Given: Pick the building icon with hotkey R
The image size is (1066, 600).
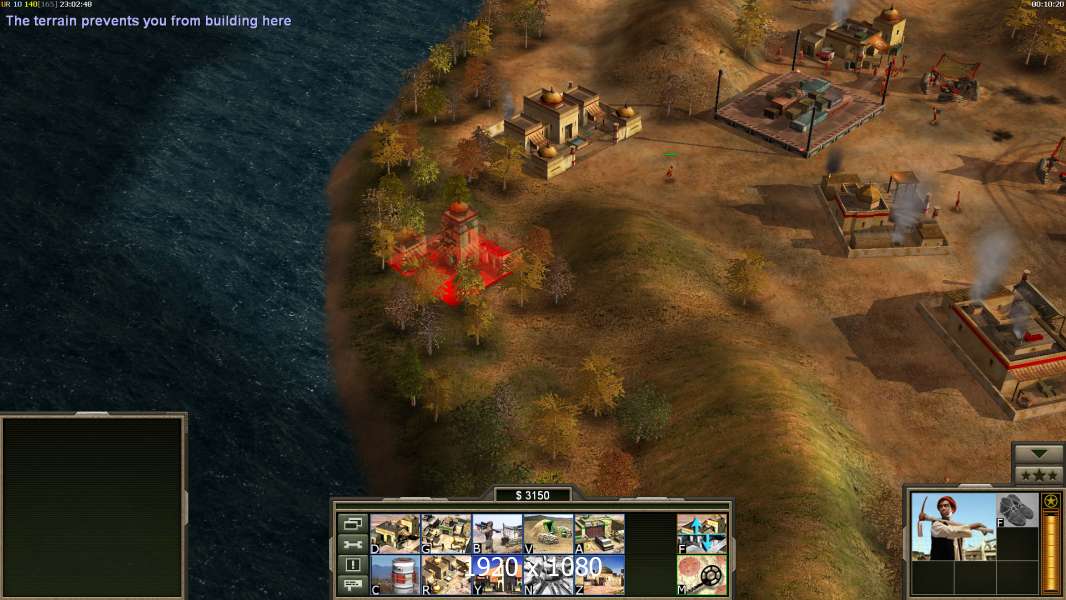Looking at the screenshot, I should (446, 575).
